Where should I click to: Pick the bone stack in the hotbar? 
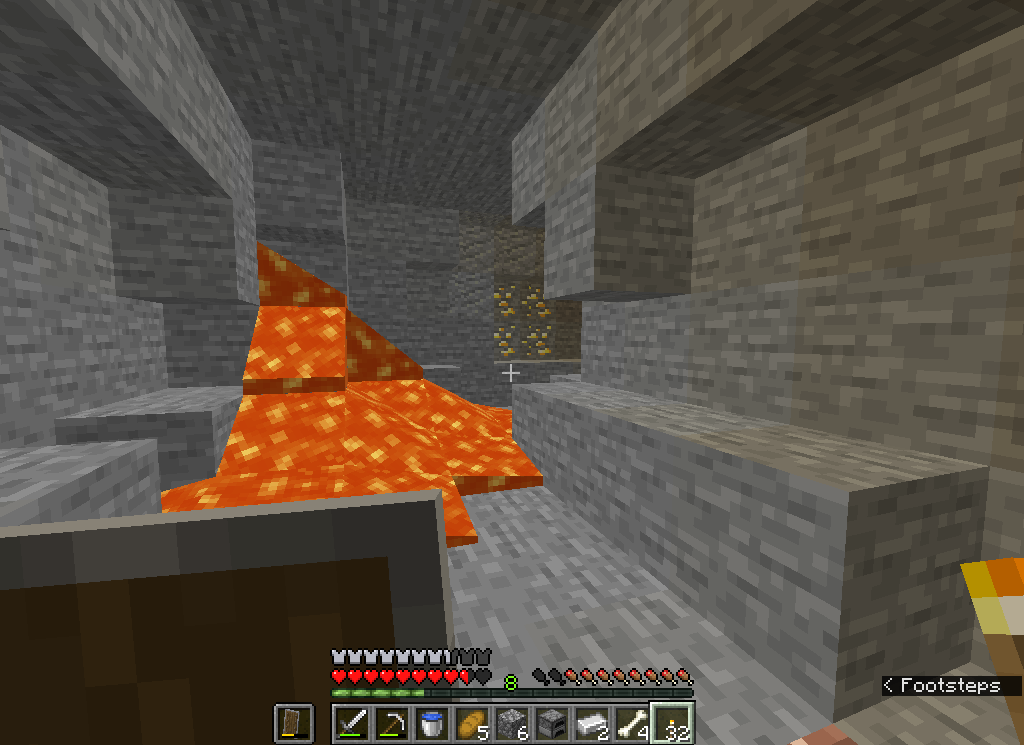click(x=631, y=722)
